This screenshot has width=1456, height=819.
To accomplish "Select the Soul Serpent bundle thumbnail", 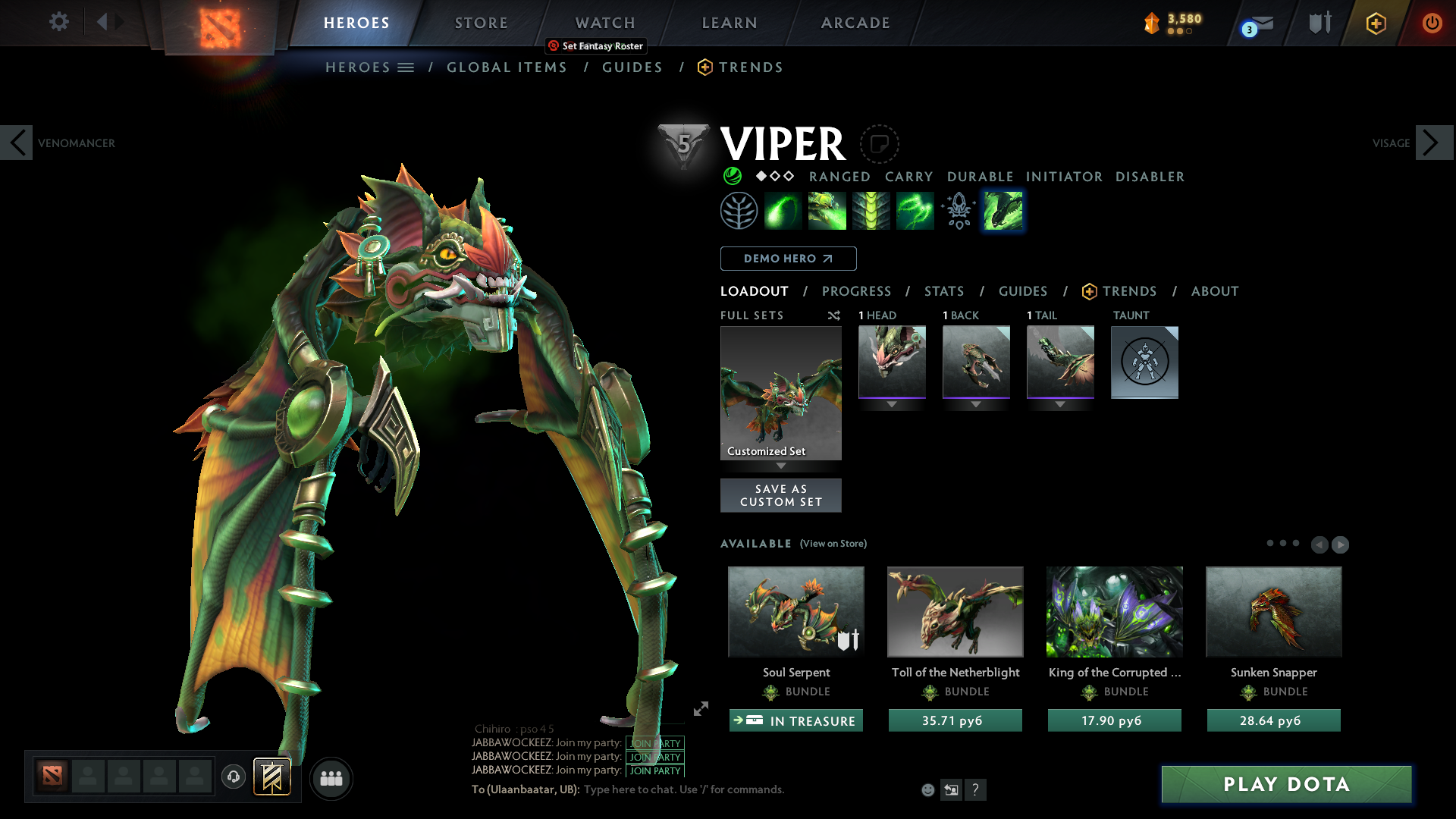I will [x=795, y=612].
